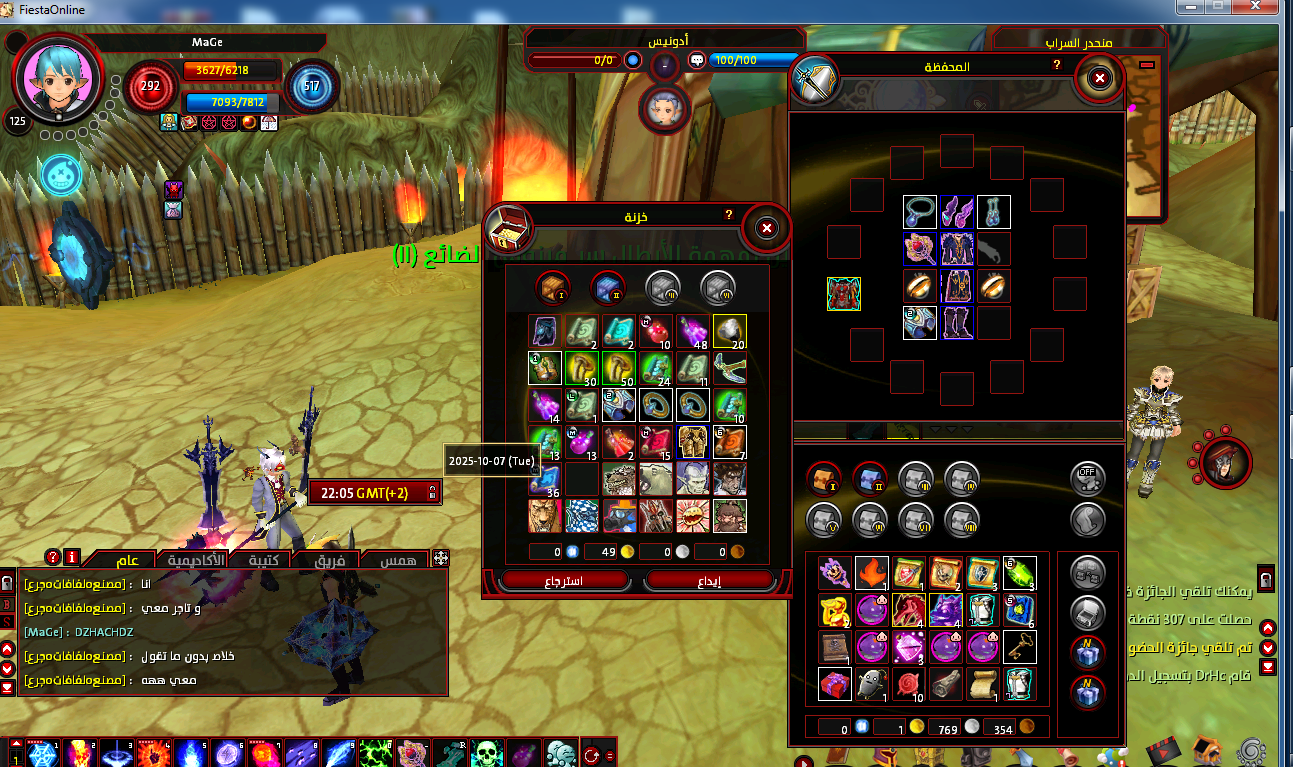Viewport: 1293px width, 767px height.
Task: Select the red dragon card in inventory
Action: [908, 610]
